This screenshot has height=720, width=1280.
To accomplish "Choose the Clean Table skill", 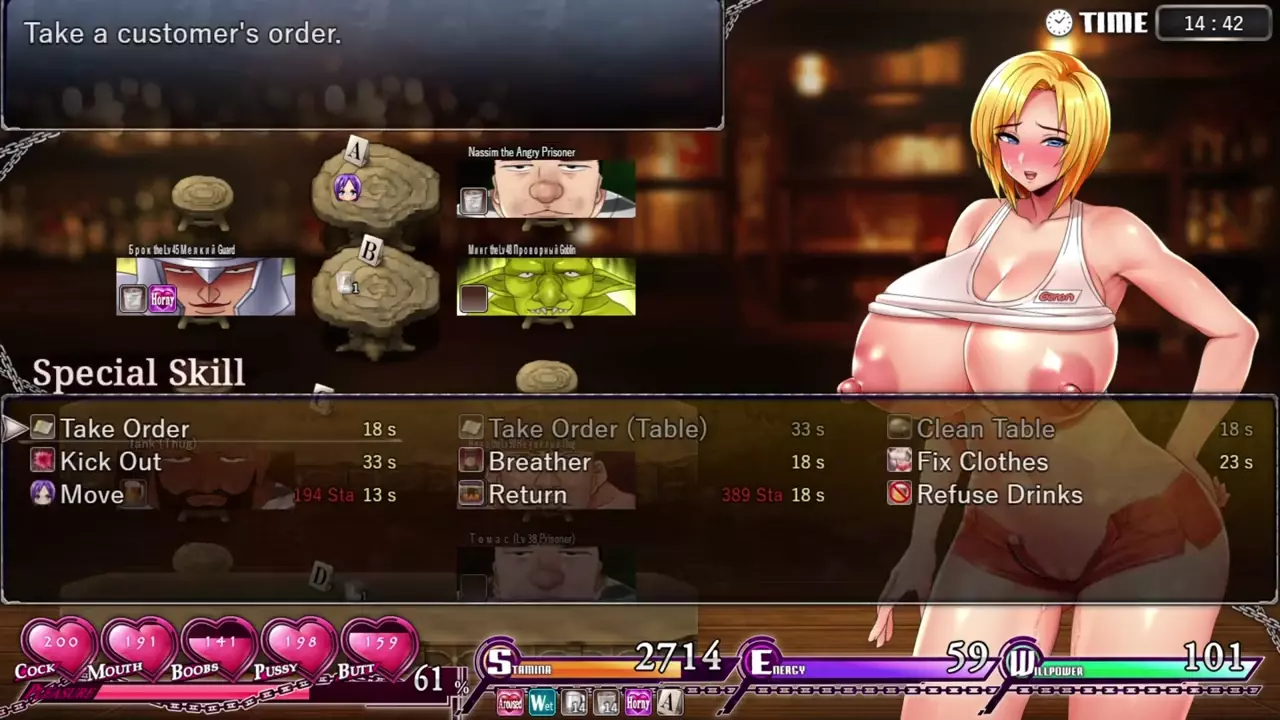I will (985, 429).
